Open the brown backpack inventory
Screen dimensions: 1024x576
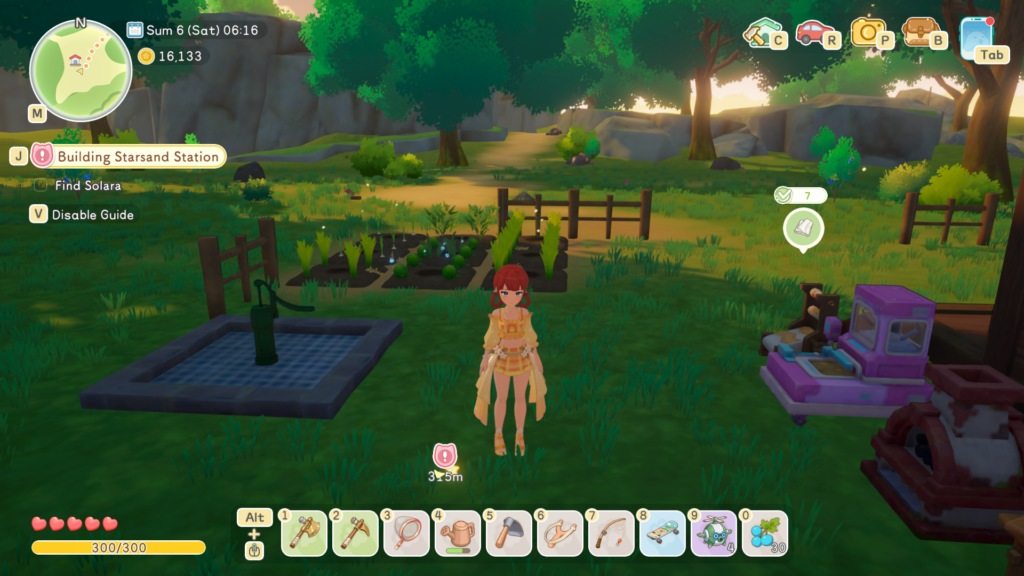click(x=920, y=33)
